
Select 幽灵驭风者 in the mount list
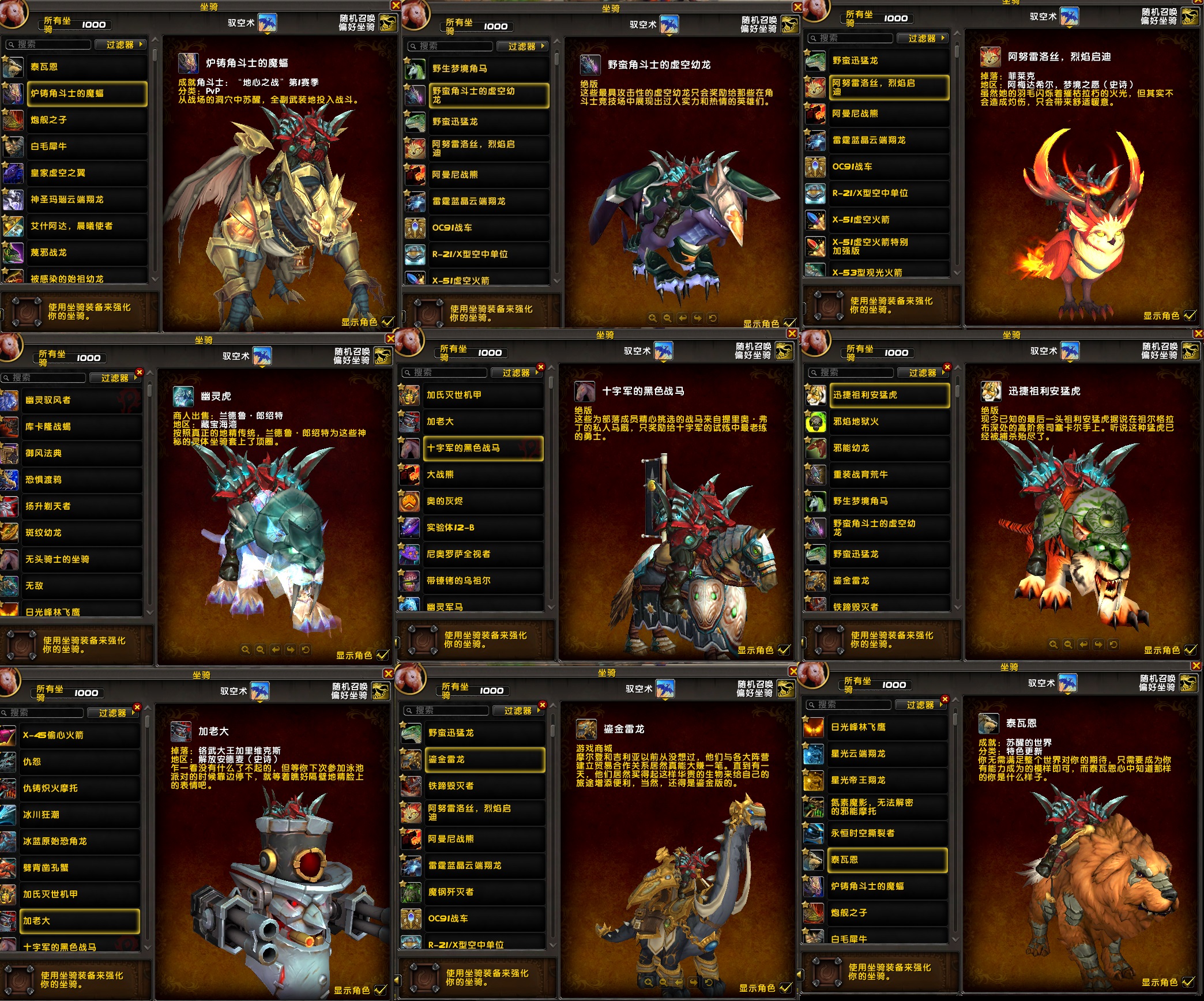click(81, 400)
